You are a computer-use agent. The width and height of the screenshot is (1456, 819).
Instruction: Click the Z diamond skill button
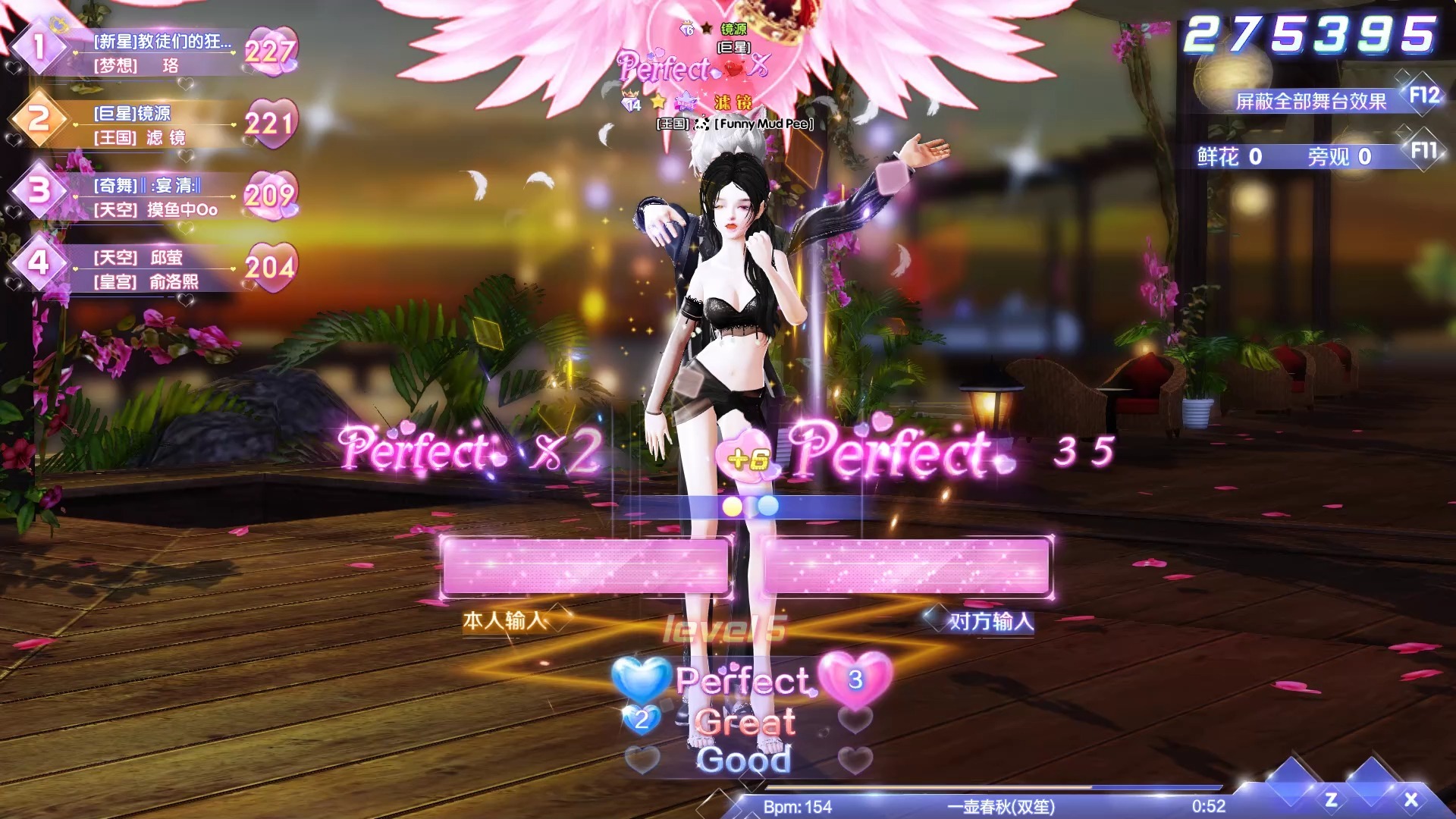1331,799
